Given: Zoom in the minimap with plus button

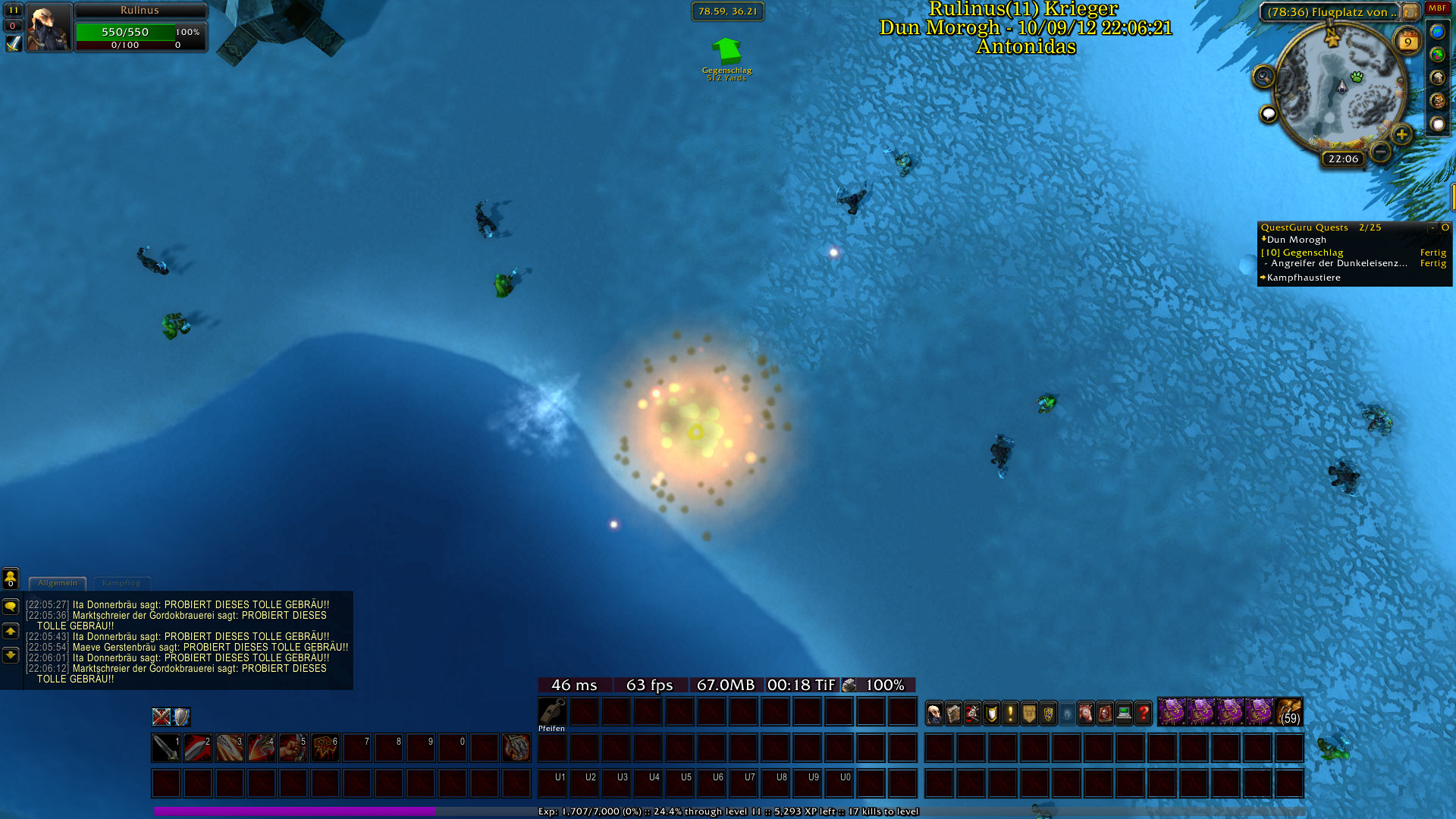Looking at the screenshot, I should [x=1401, y=135].
